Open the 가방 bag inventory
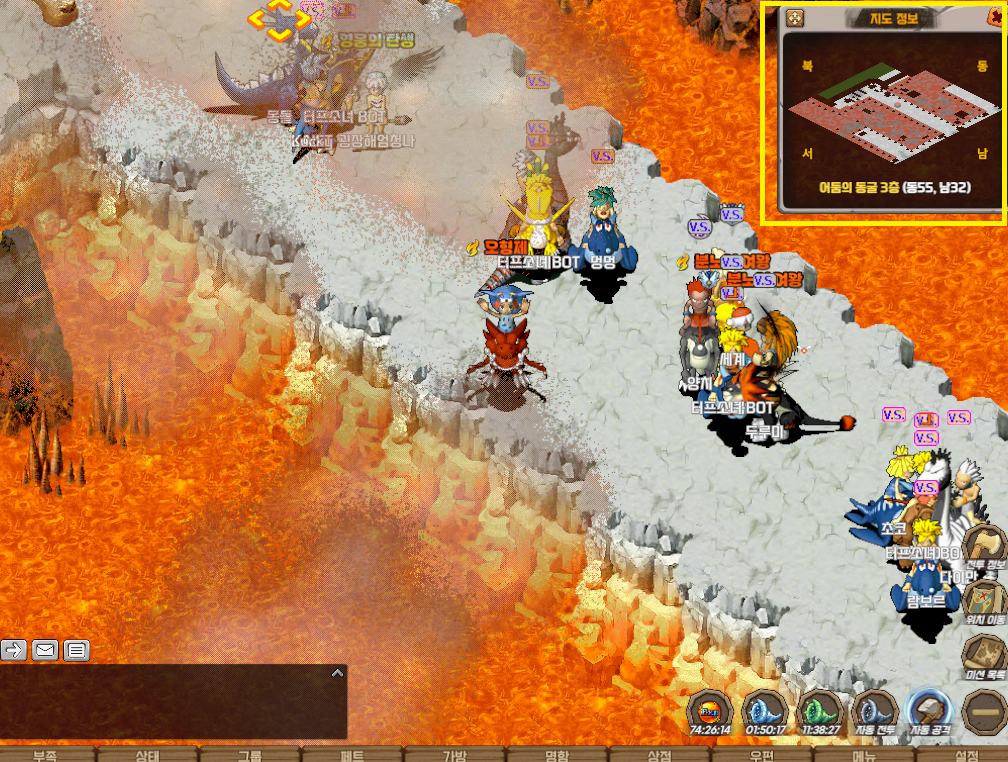 455,755
